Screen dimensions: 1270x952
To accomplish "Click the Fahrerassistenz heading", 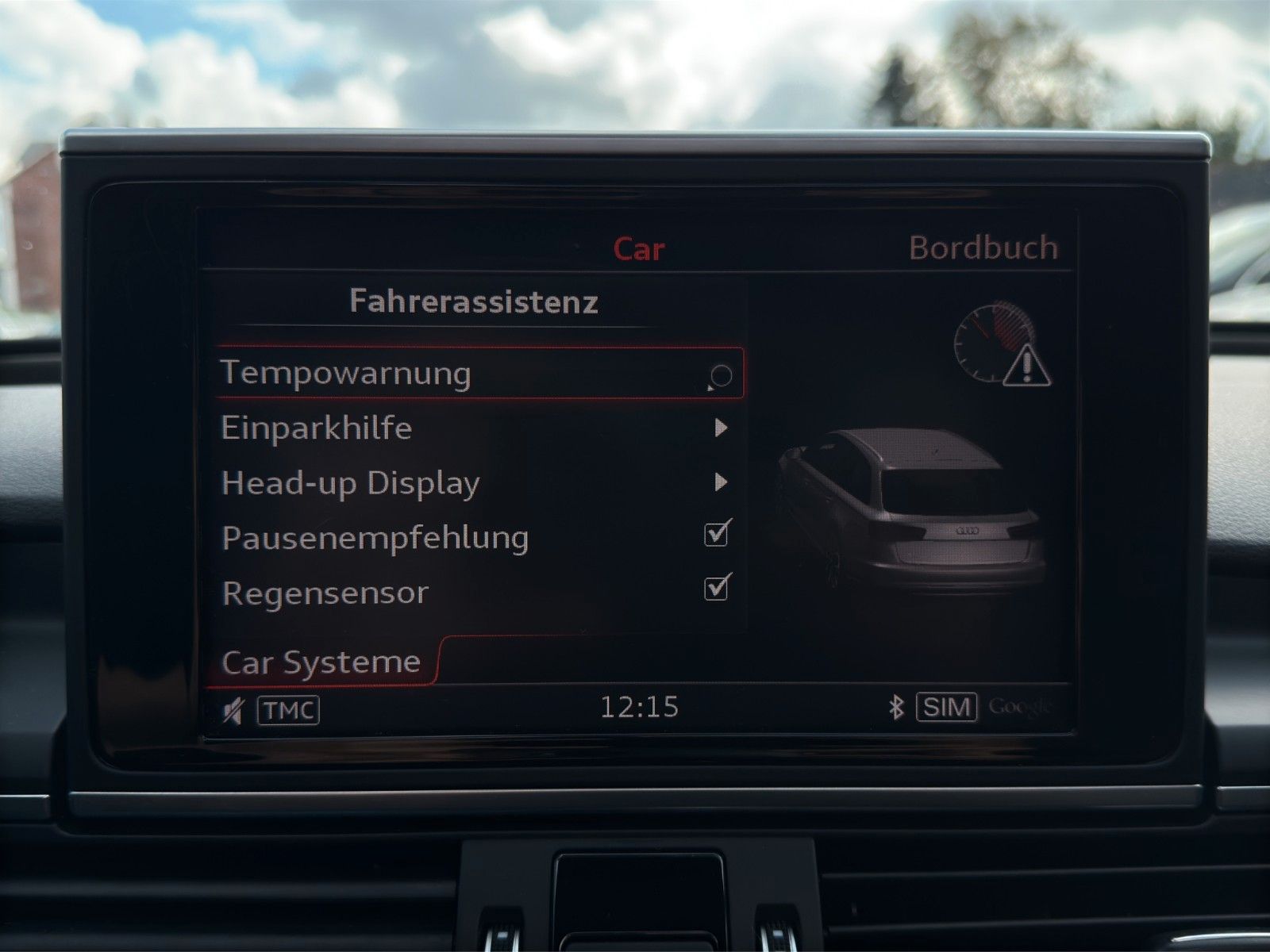I will point(473,302).
